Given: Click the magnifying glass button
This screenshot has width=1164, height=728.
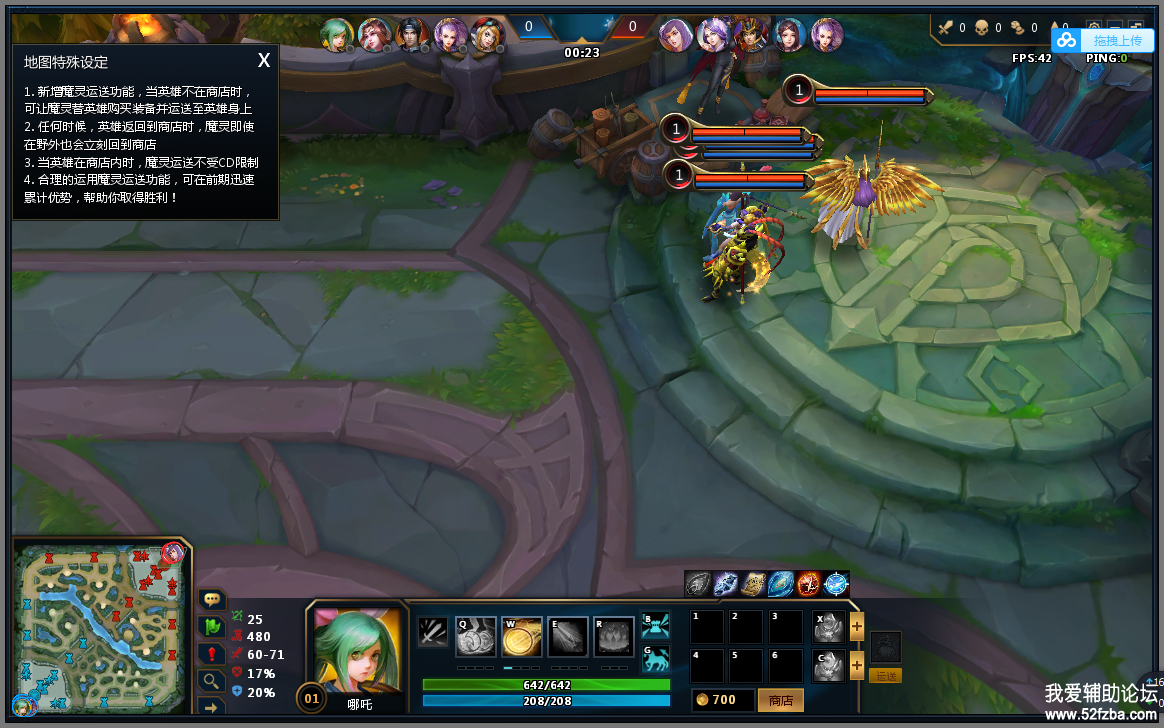Looking at the screenshot, I should (x=212, y=681).
